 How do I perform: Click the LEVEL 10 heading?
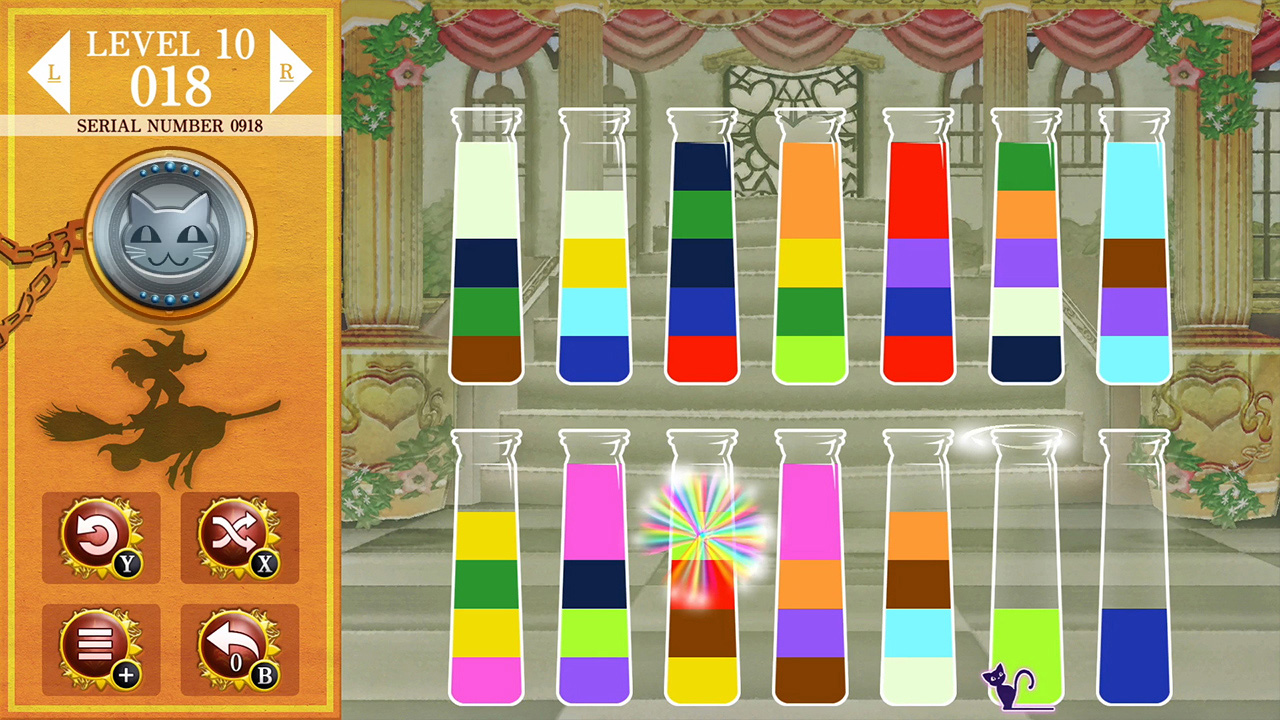[170, 42]
